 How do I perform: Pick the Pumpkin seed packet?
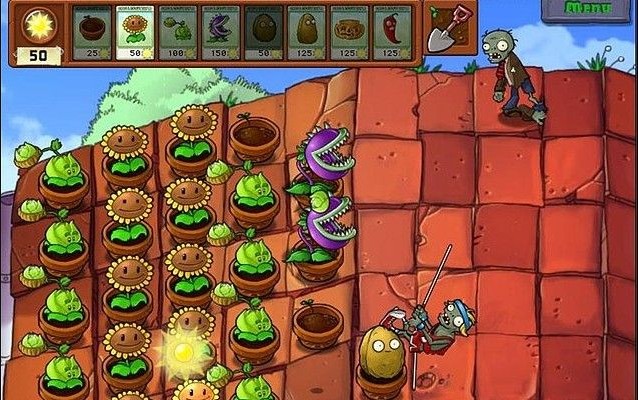tap(350, 32)
